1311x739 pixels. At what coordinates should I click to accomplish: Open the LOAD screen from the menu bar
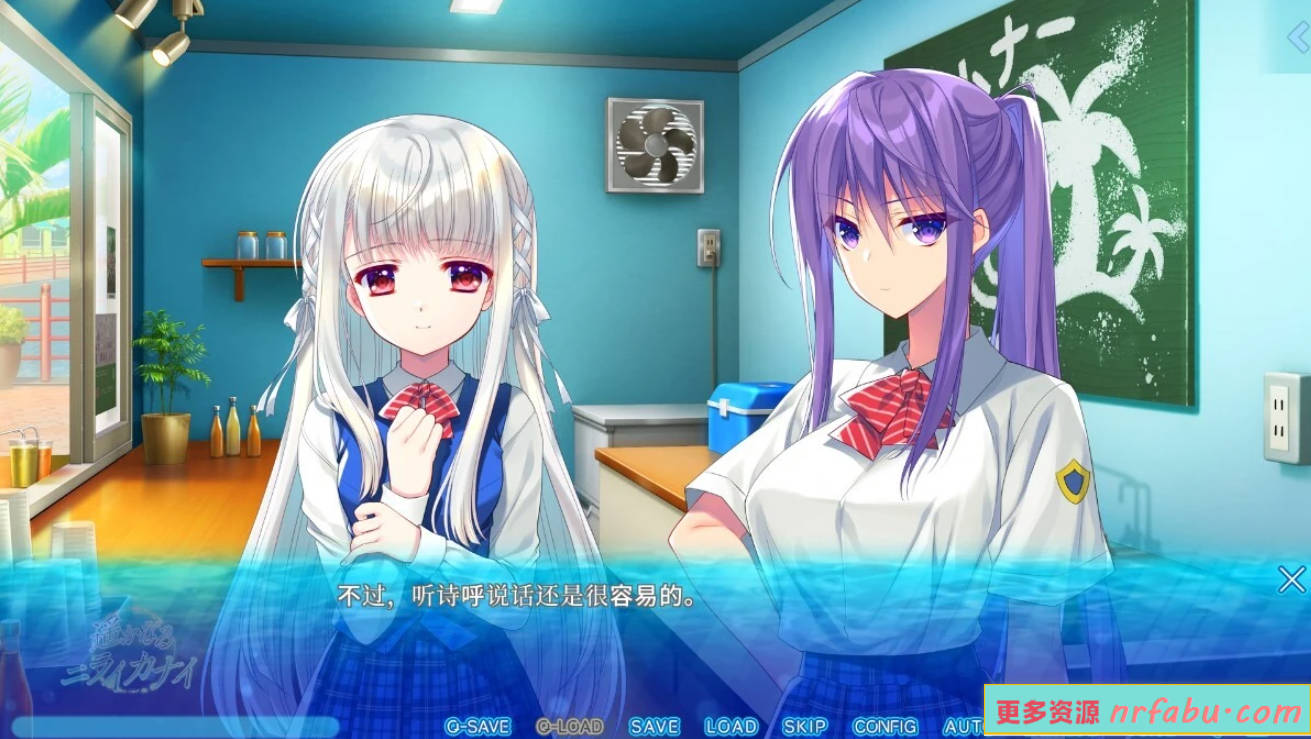[x=733, y=726]
